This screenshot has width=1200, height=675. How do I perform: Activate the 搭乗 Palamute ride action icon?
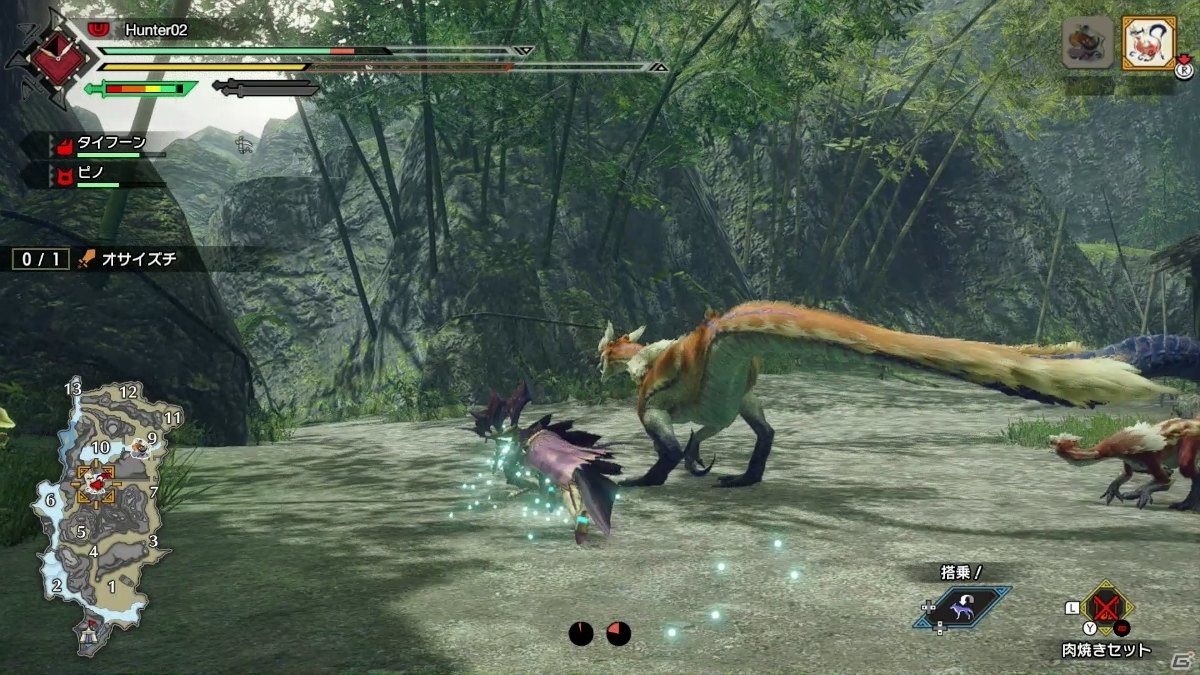tap(960, 606)
